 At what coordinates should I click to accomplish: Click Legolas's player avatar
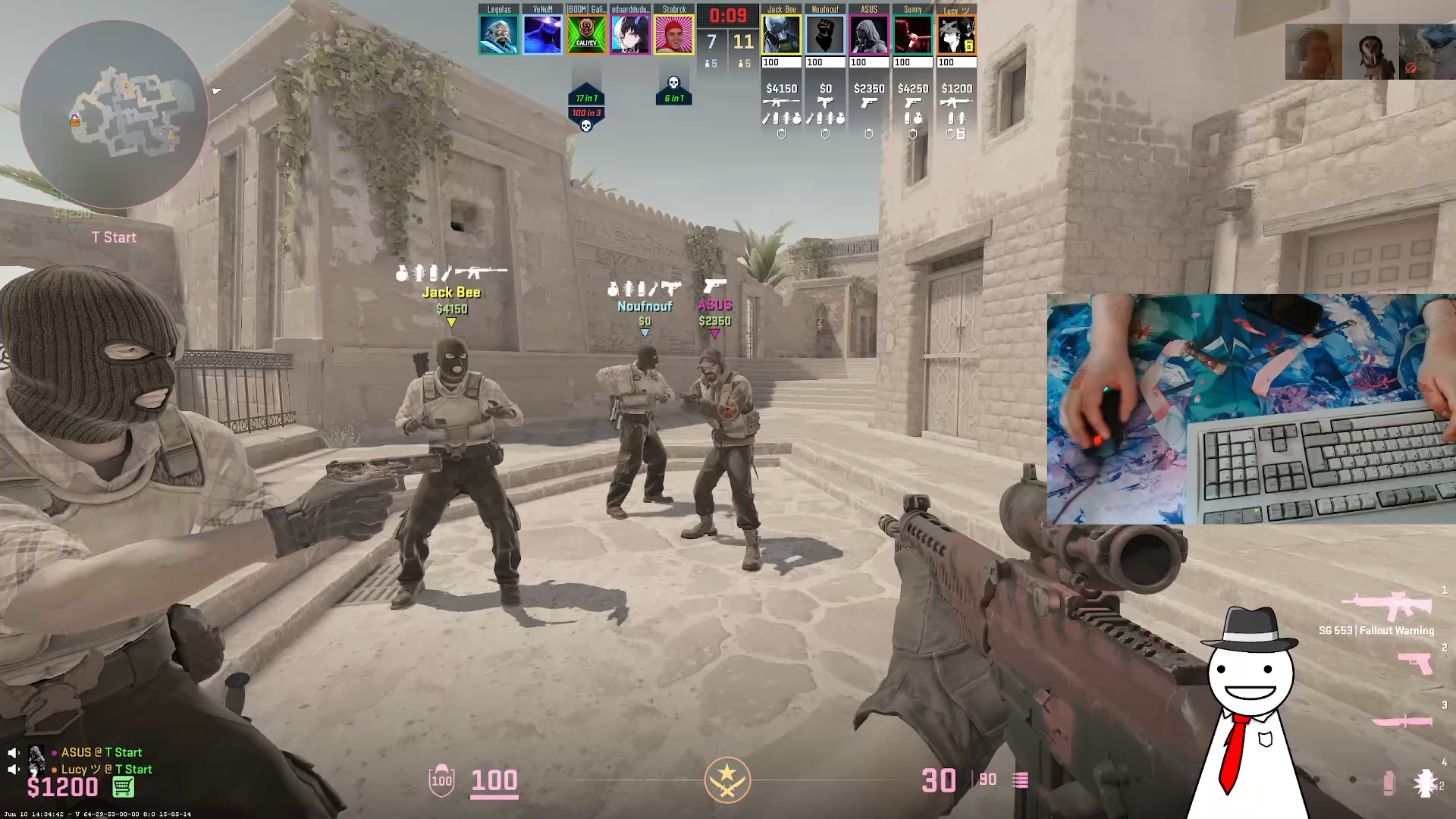(498, 35)
